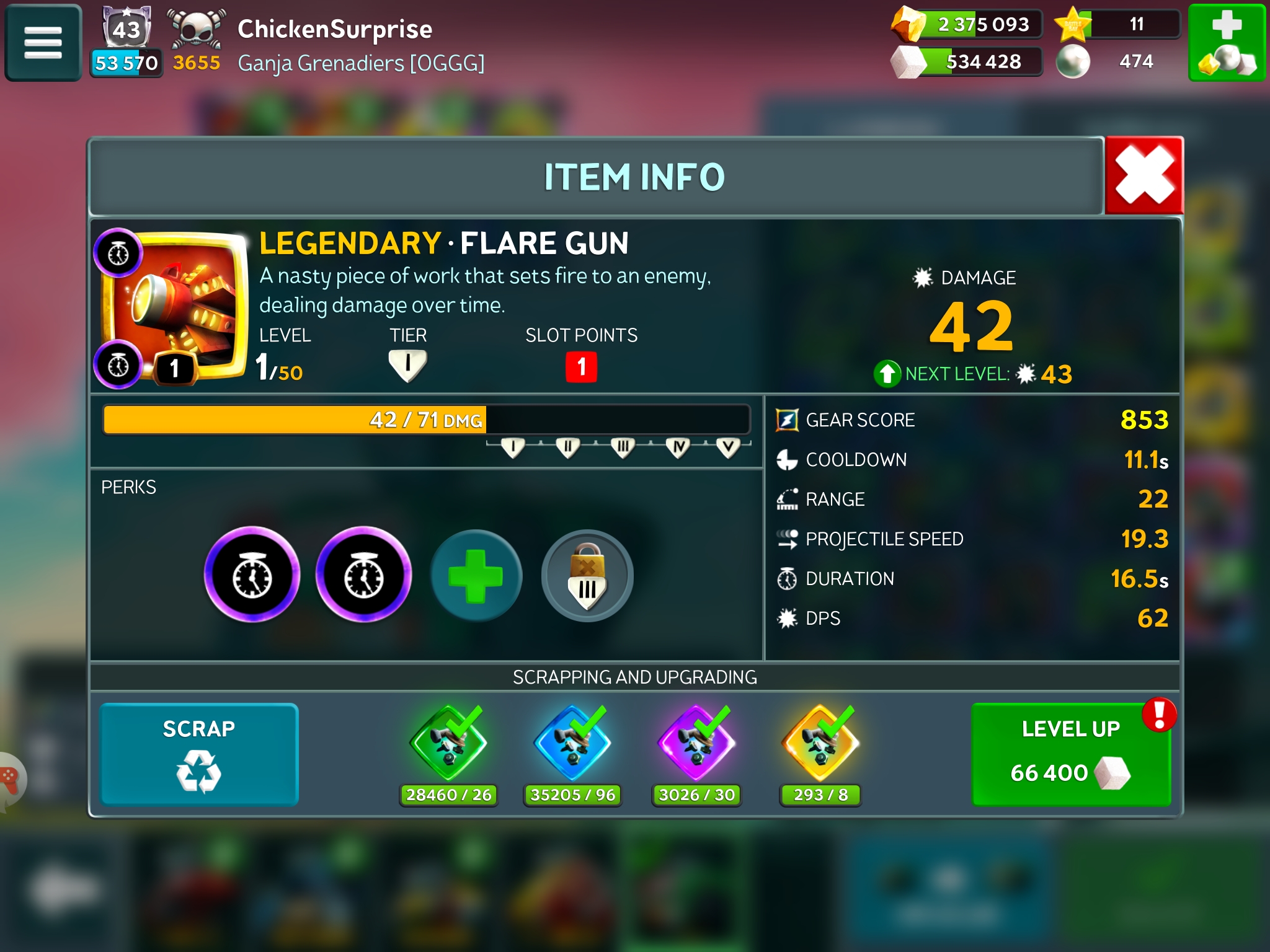Tap the pearl currency icon
1270x952 pixels.
point(1073,62)
